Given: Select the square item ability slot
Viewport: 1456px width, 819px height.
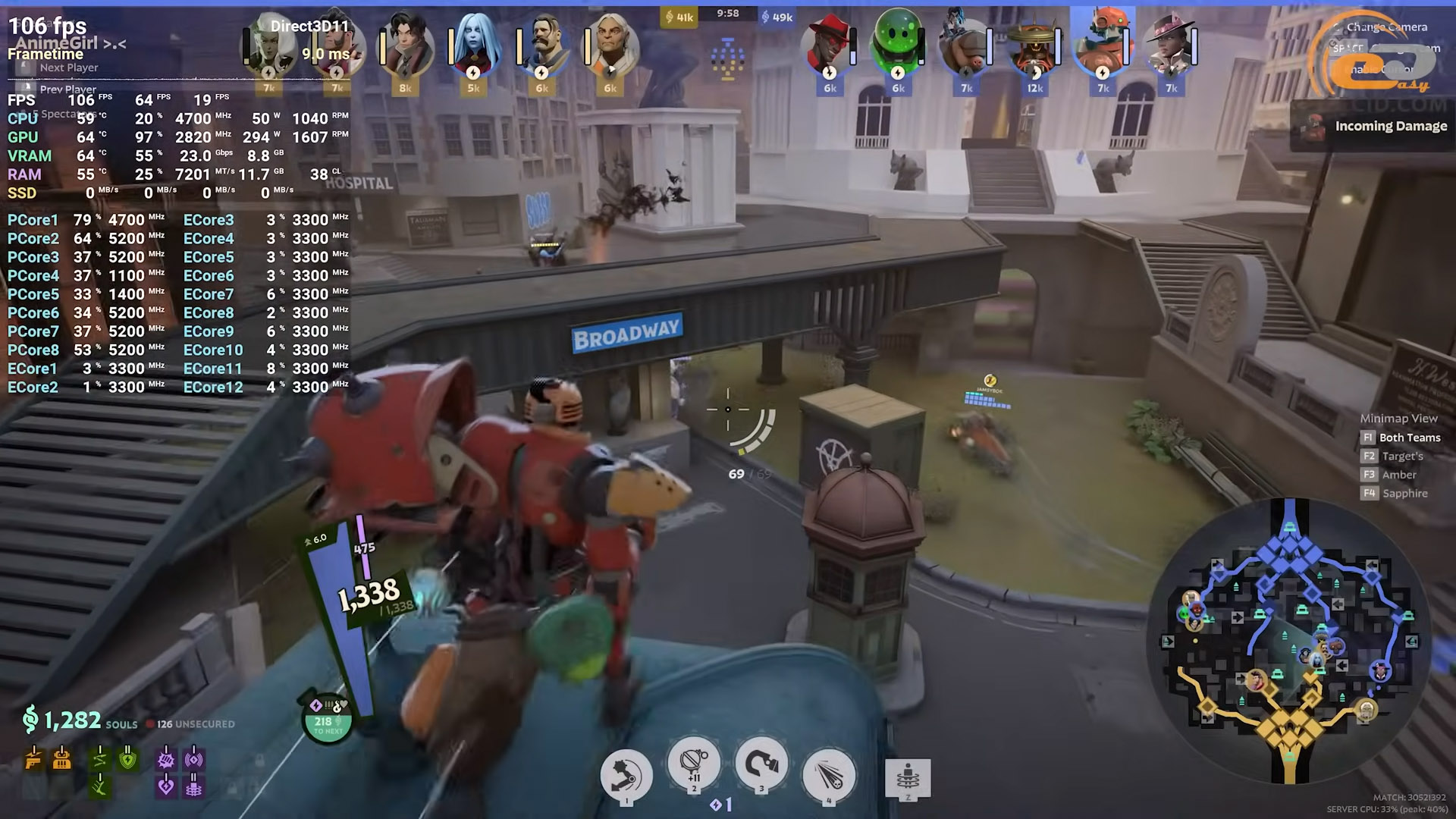Looking at the screenshot, I should pyautogui.click(x=908, y=778).
